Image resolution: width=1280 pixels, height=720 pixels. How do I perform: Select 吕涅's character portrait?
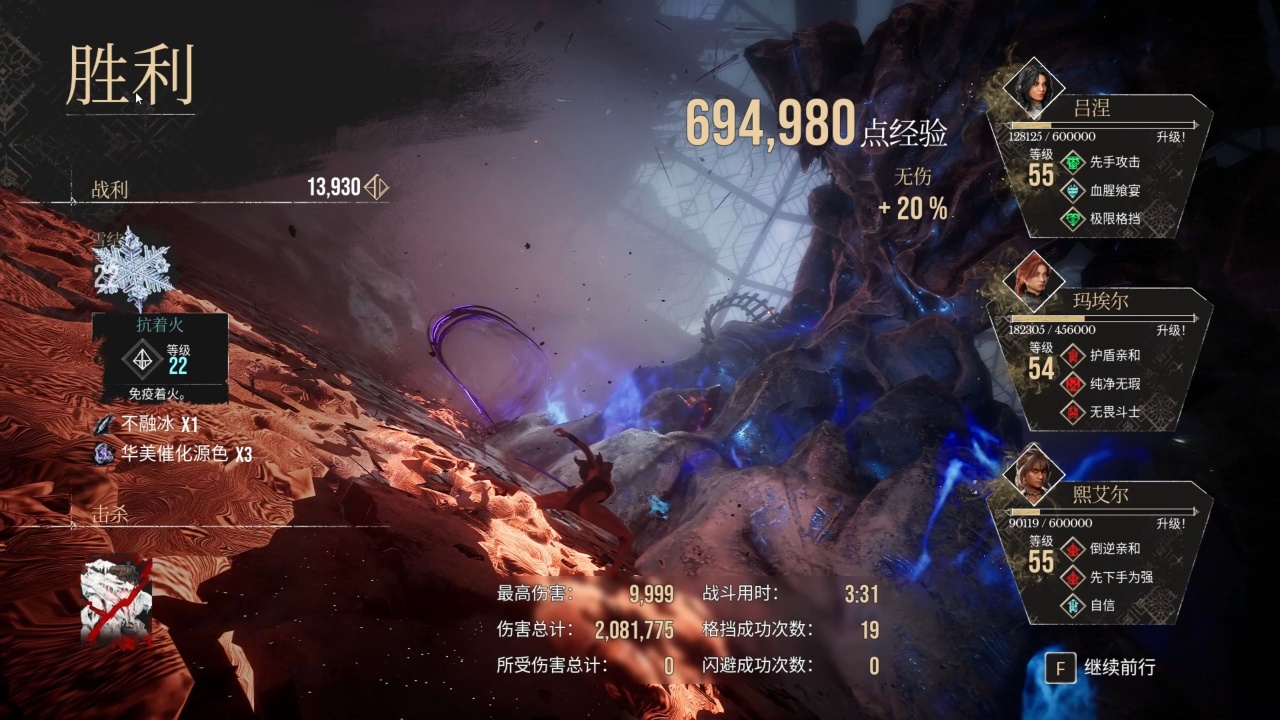[1033, 88]
